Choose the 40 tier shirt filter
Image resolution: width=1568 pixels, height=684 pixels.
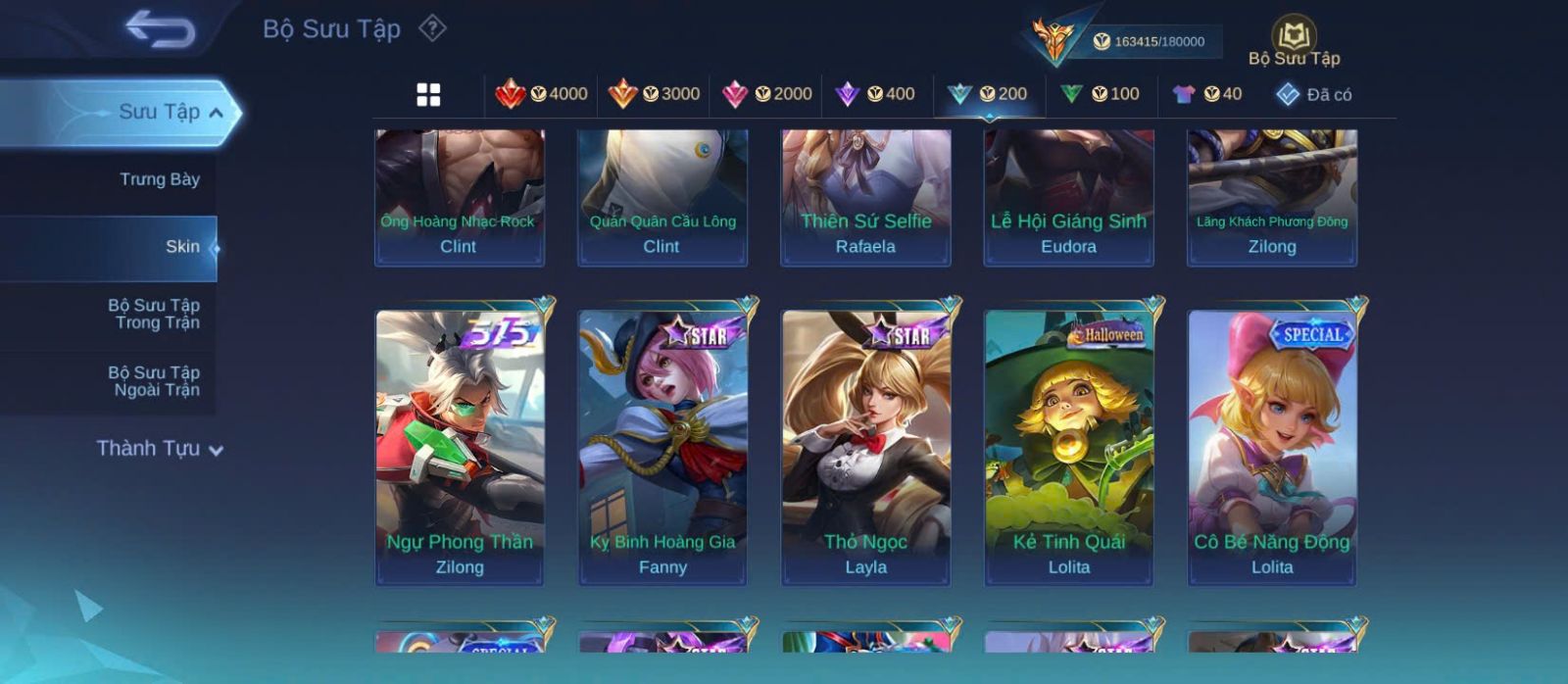pyautogui.click(x=1207, y=94)
